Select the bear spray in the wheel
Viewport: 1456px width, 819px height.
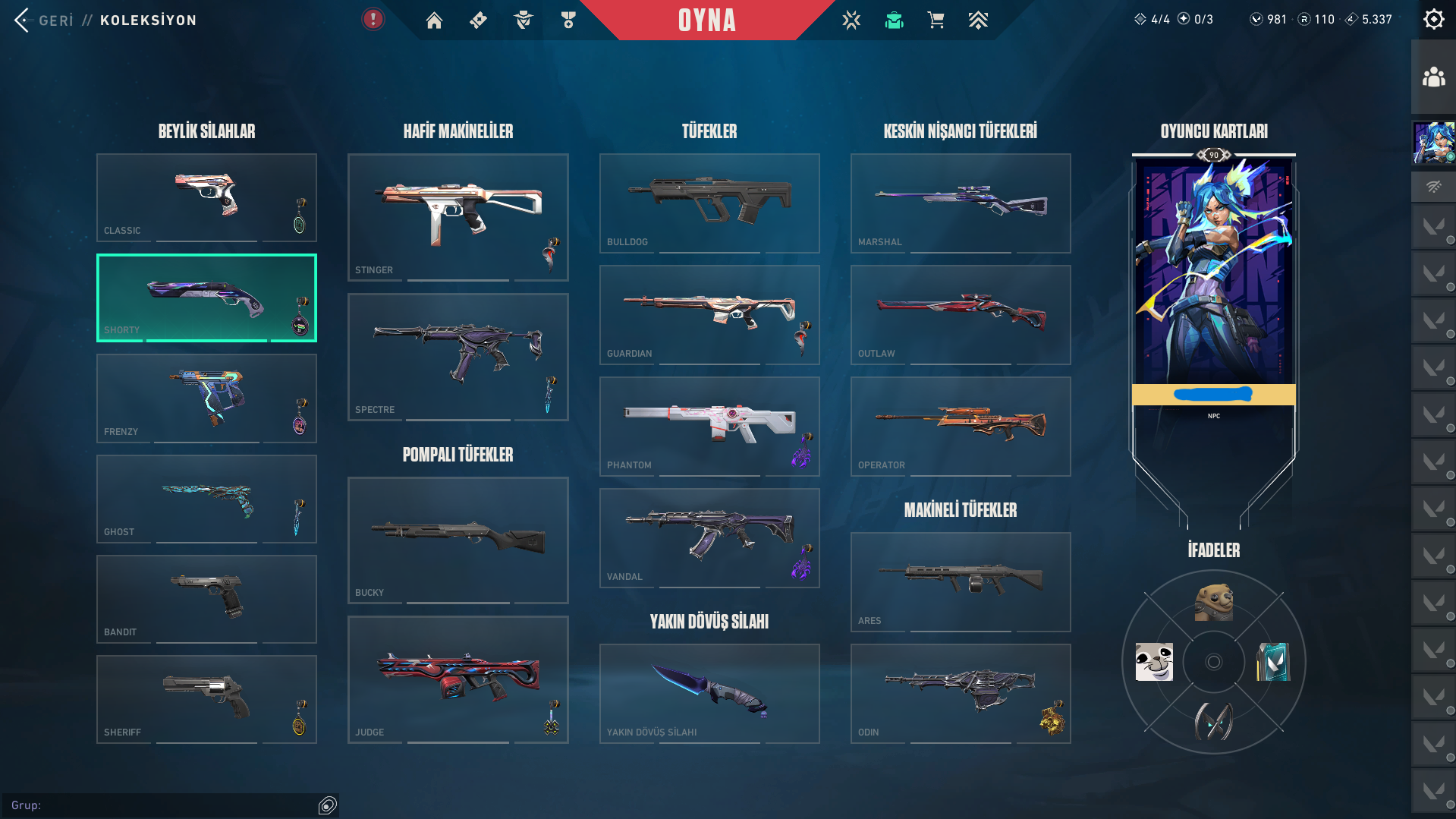click(1213, 603)
